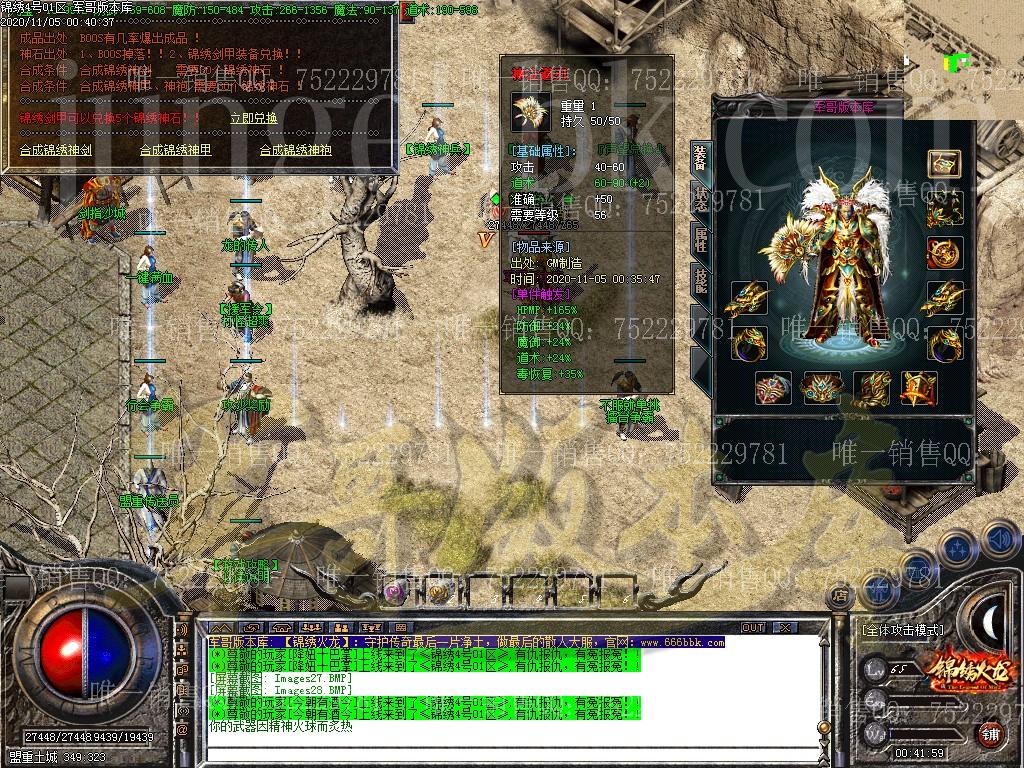Select the golden boots equipment slot
The width and height of the screenshot is (1024, 768).
coord(871,388)
